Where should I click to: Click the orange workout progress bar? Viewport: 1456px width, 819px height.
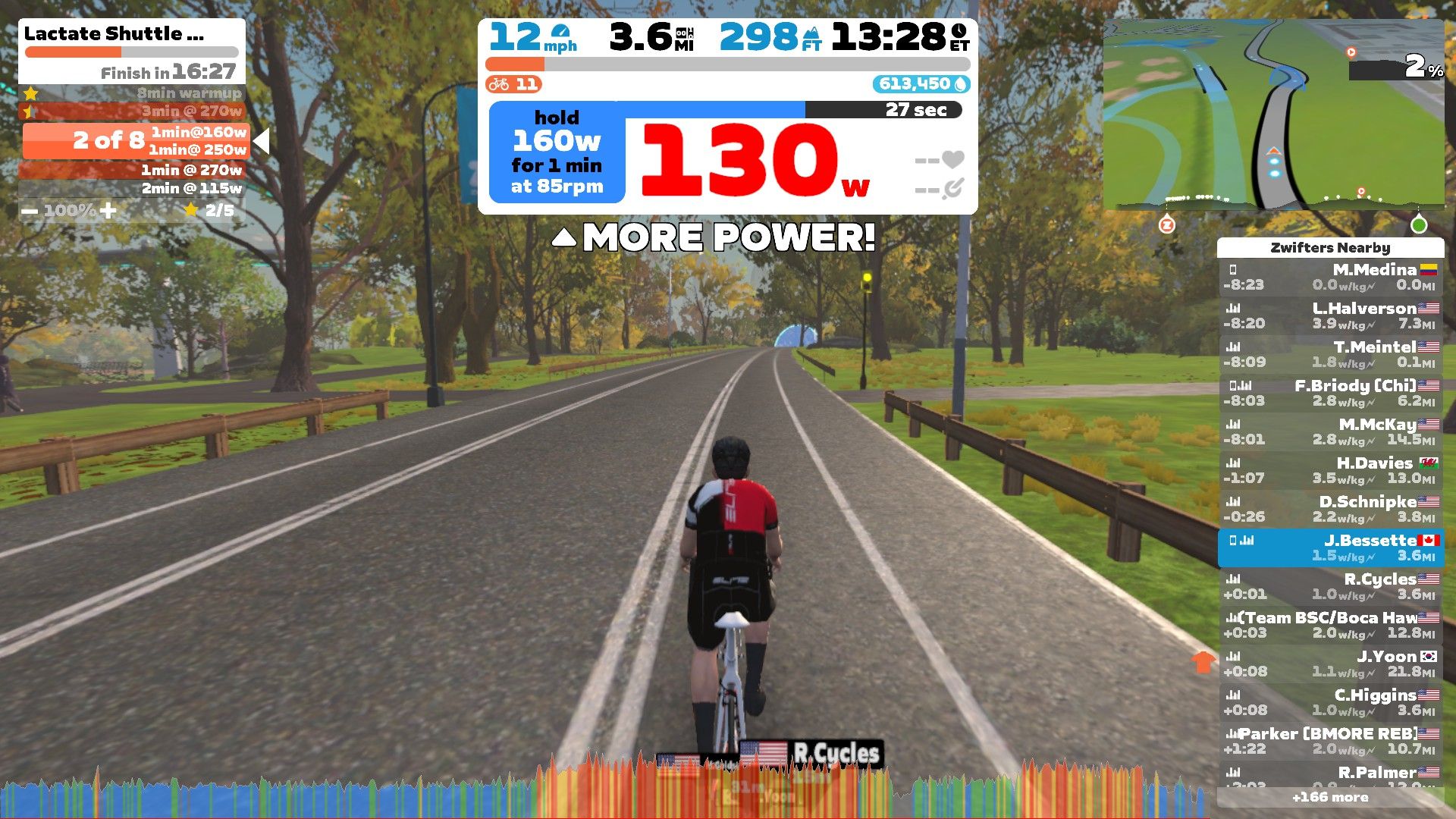tap(72, 52)
